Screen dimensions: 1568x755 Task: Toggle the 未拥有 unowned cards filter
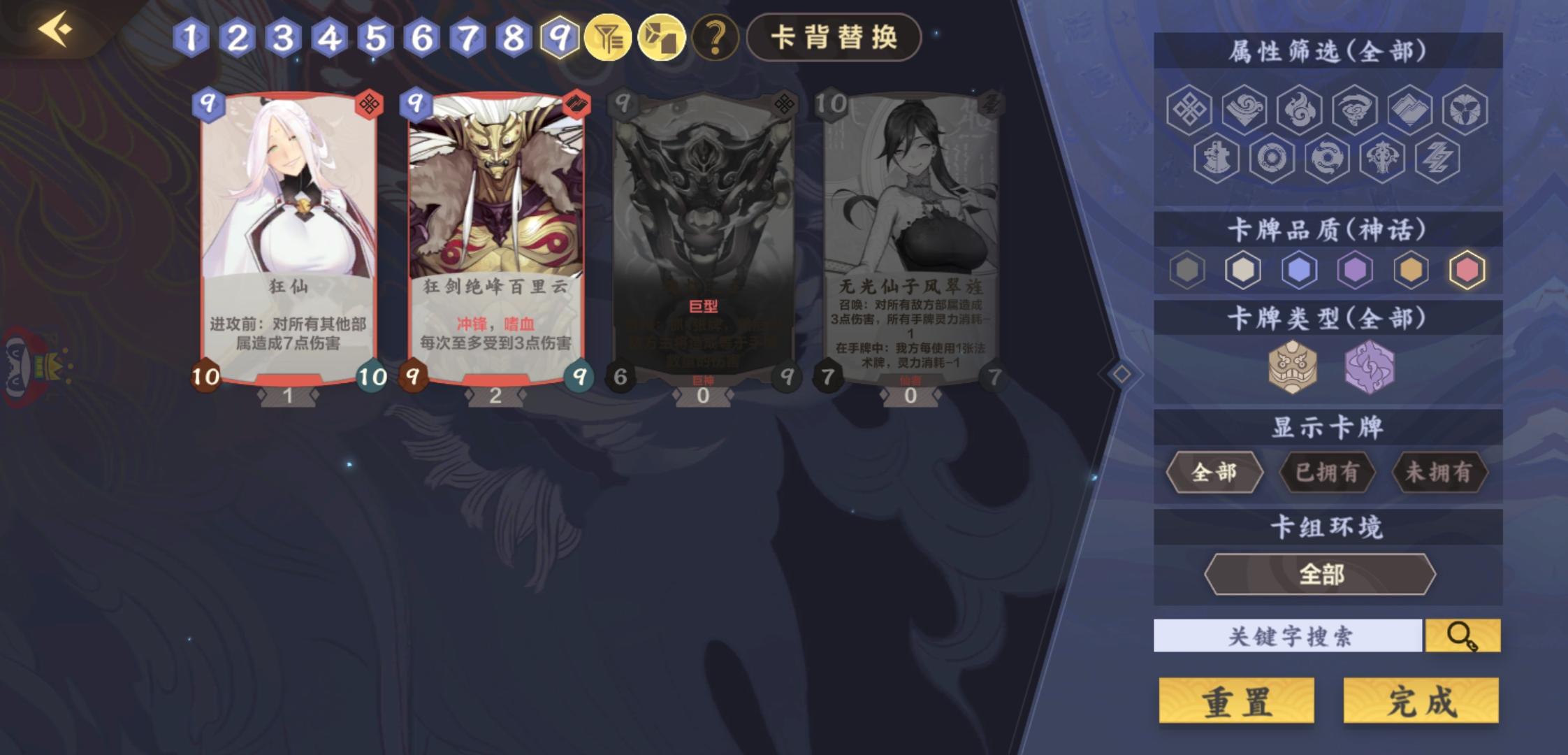(x=1441, y=473)
